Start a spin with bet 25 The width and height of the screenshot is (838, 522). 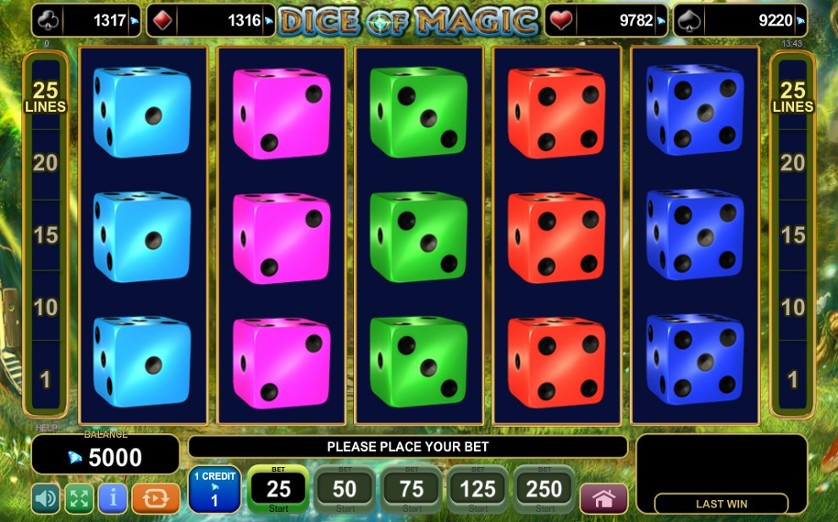tap(278, 489)
